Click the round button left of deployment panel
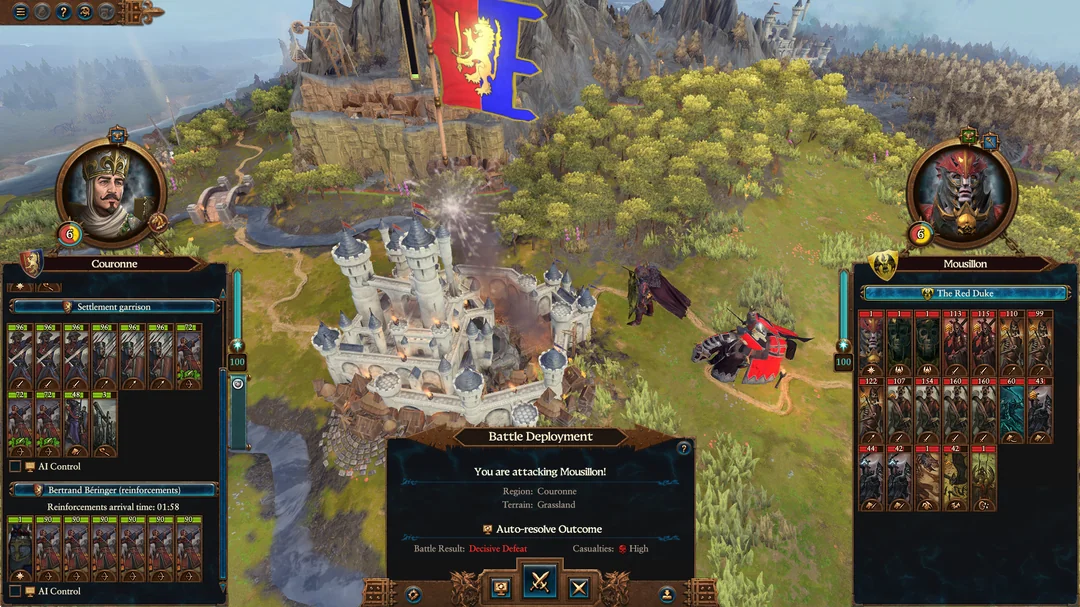 point(413,594)
